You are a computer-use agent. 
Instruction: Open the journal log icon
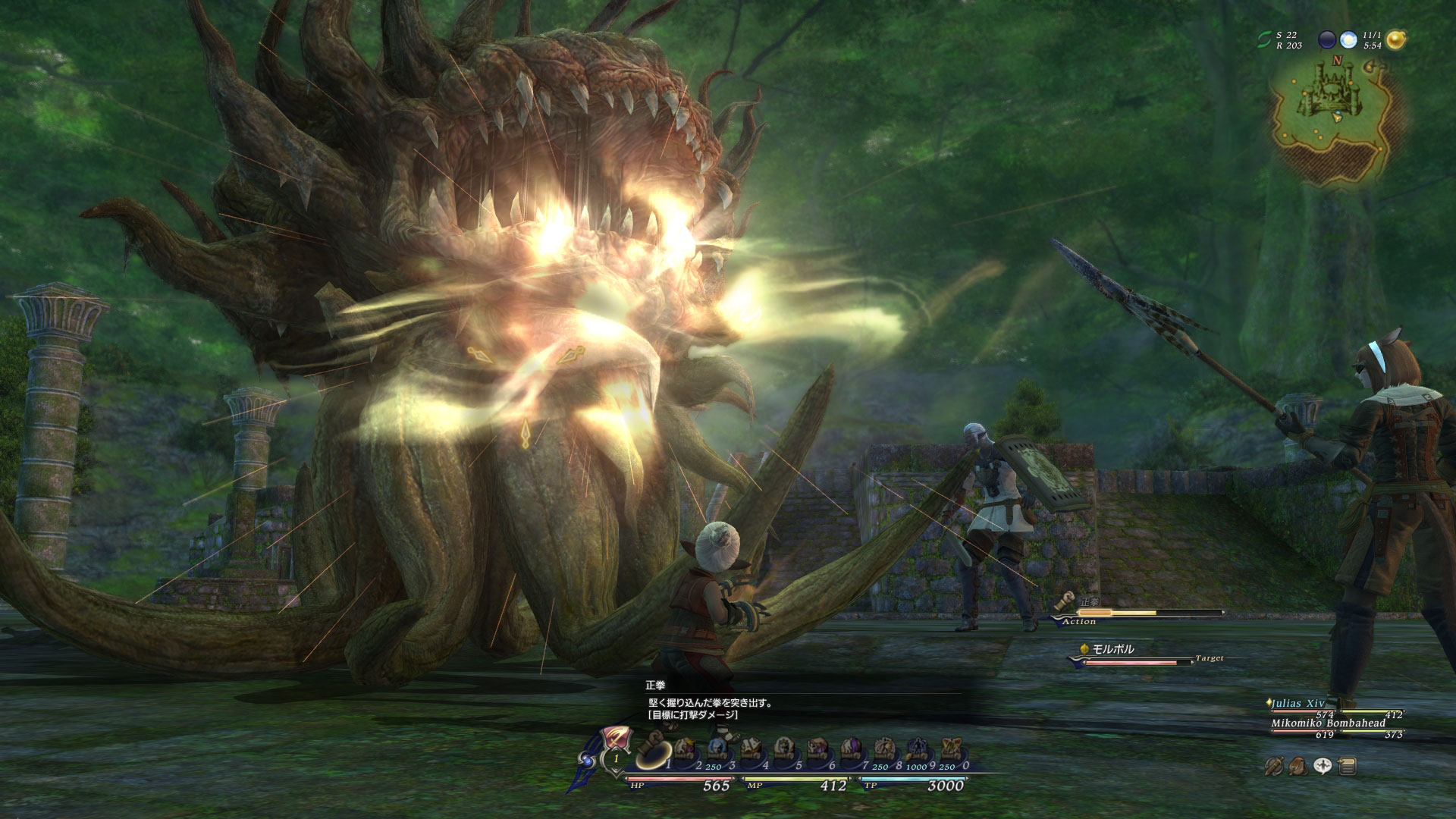(1348, 767)
